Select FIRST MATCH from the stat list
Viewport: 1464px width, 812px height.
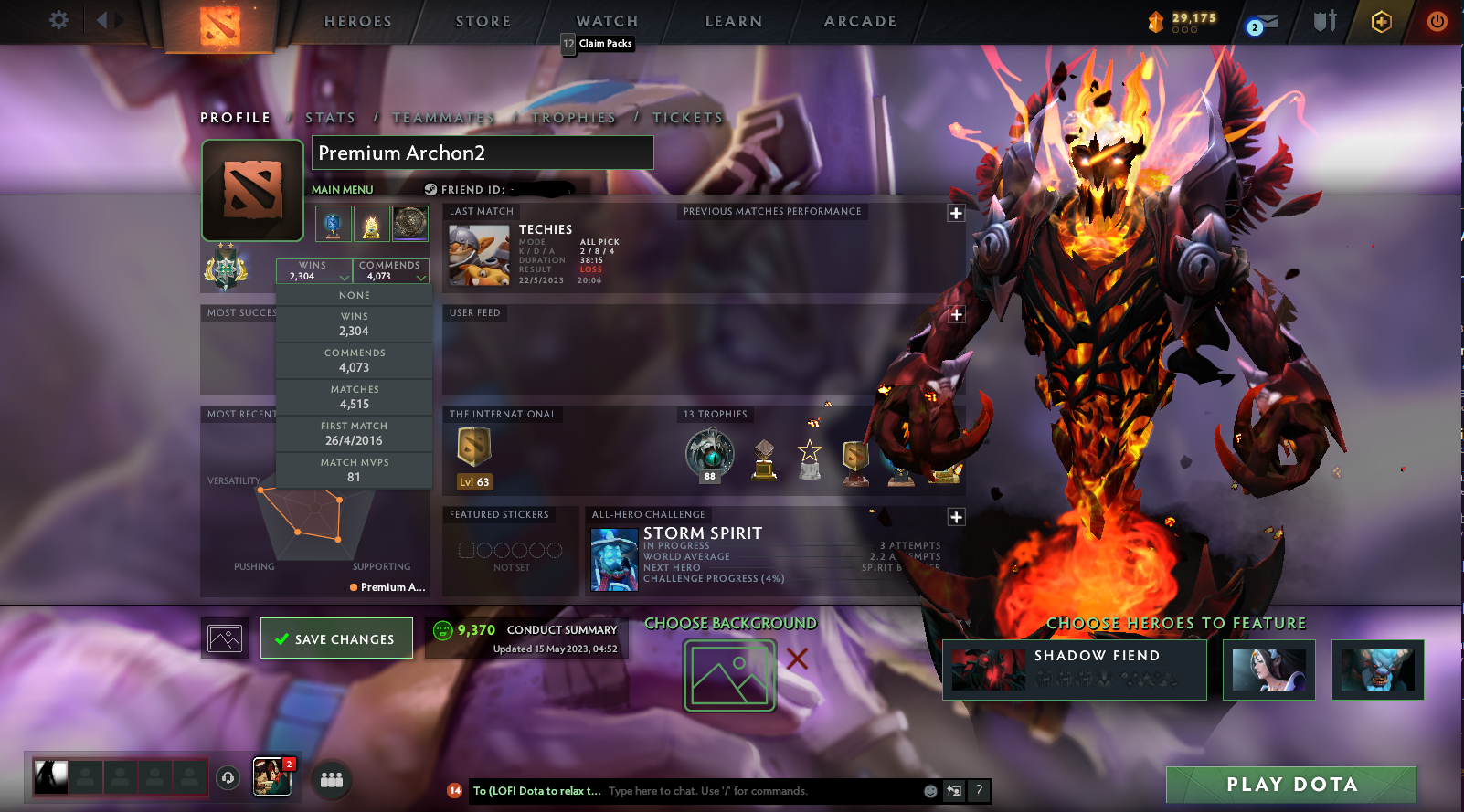point(355,433)
